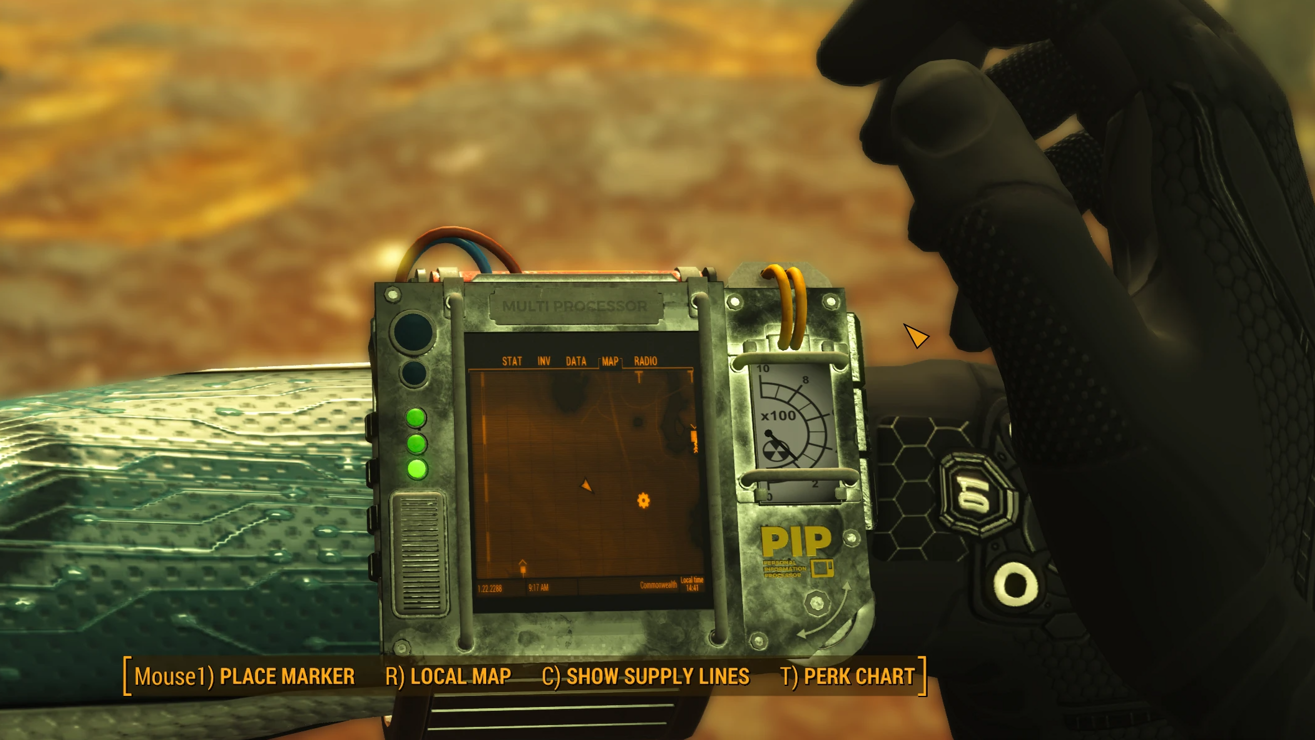Switch to the STAT tab
The image size is (1315, 740).
coord(512,361)
